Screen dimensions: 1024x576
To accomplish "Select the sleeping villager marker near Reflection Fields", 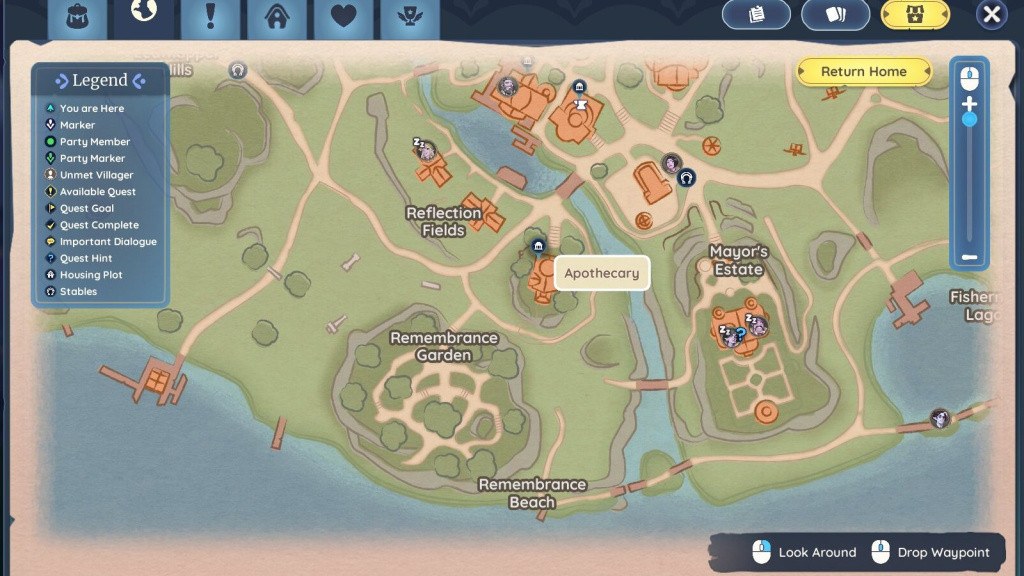I will (426, 151).
